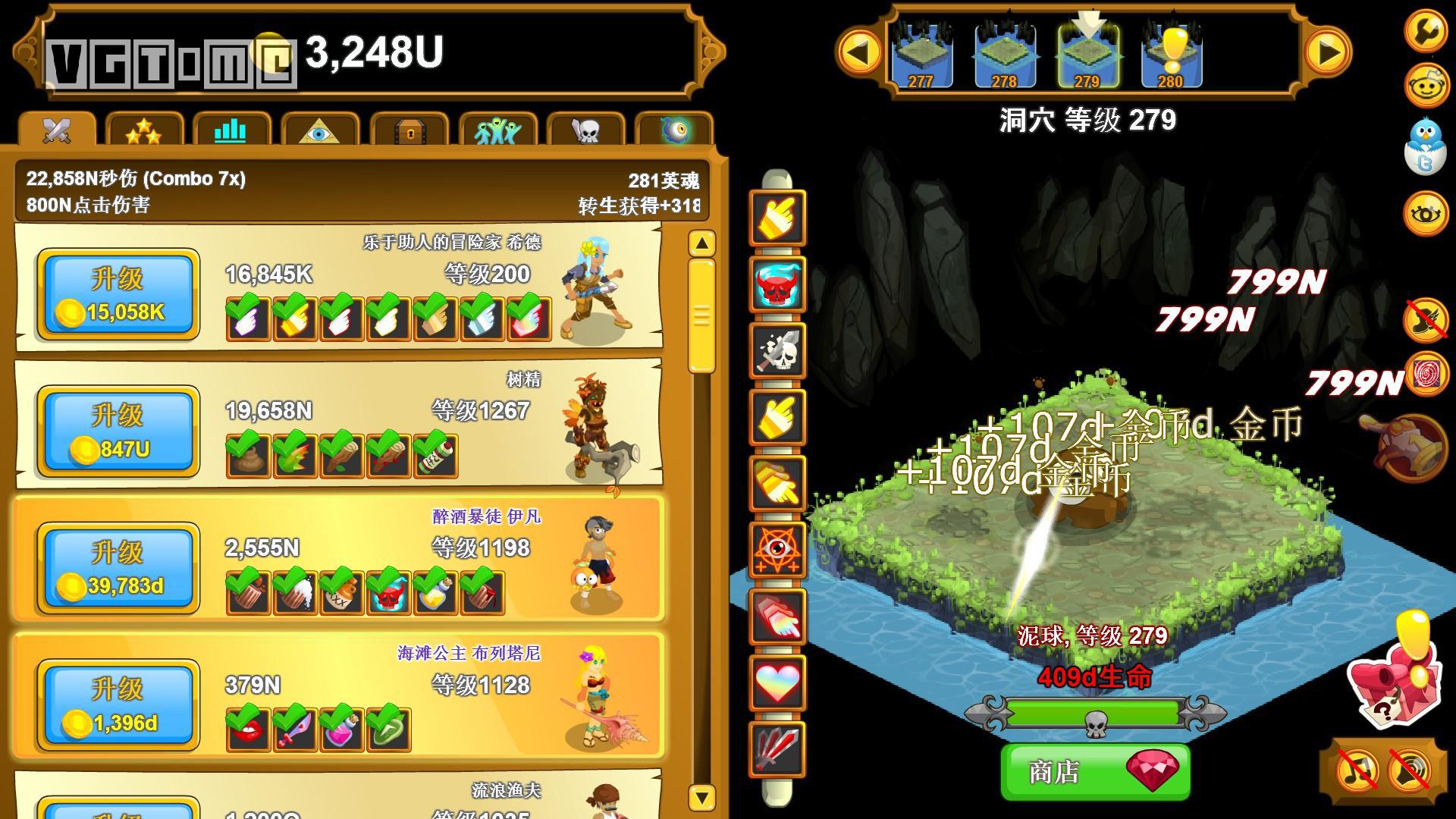
Task: Open the bar chart statistics tab
Action: 231,131
